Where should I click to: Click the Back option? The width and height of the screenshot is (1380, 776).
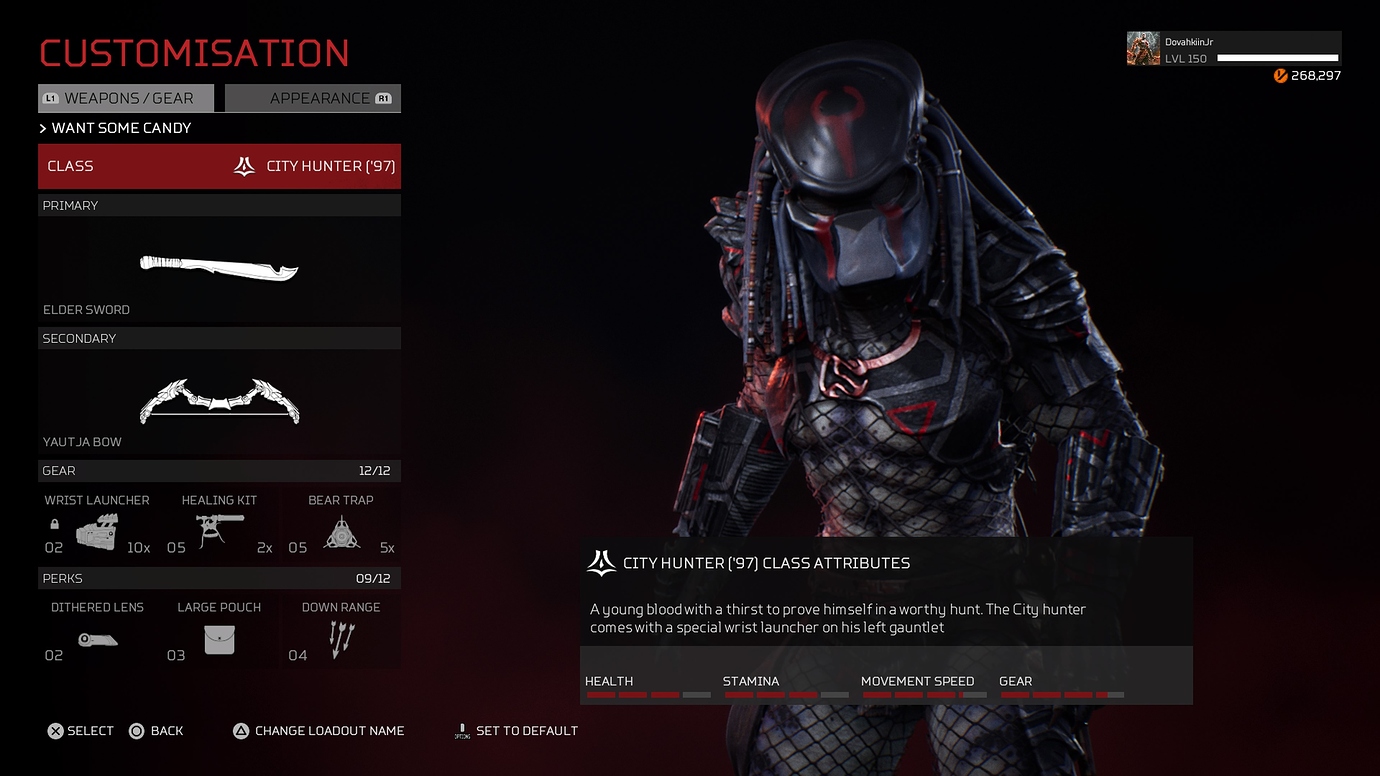(156, 731)
